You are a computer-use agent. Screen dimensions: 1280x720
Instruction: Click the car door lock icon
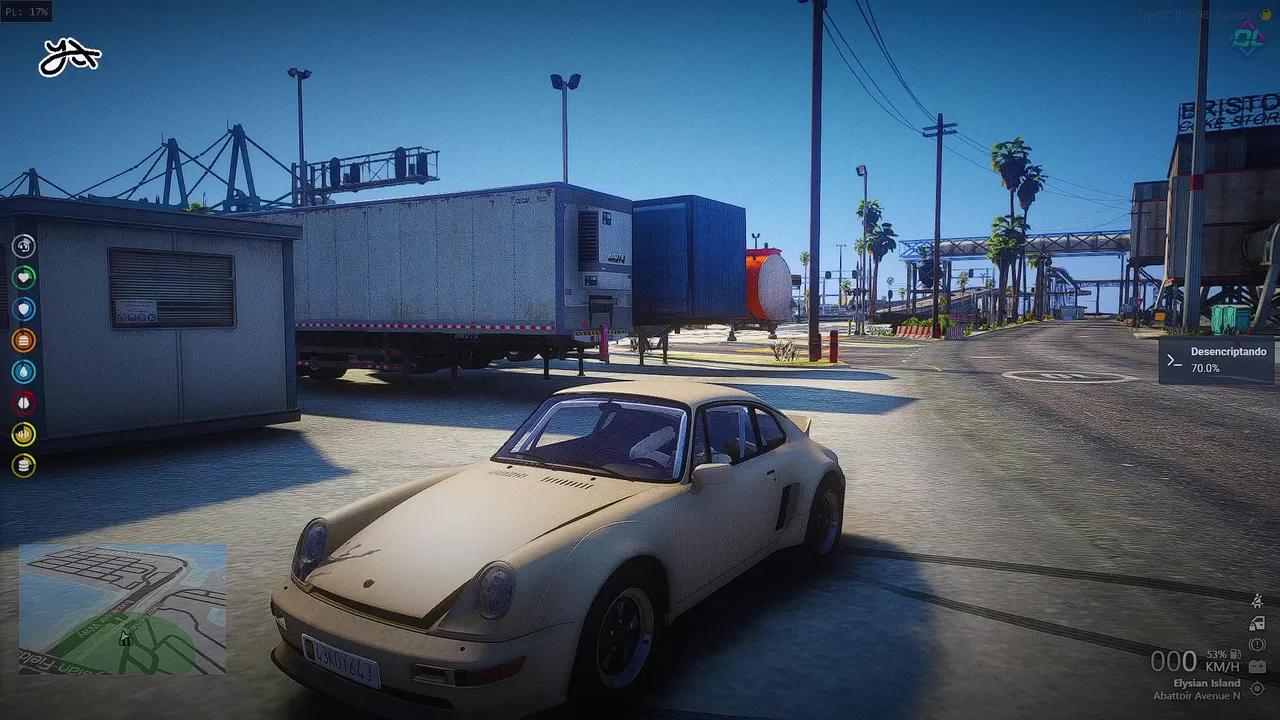(x=1257, y=623)
